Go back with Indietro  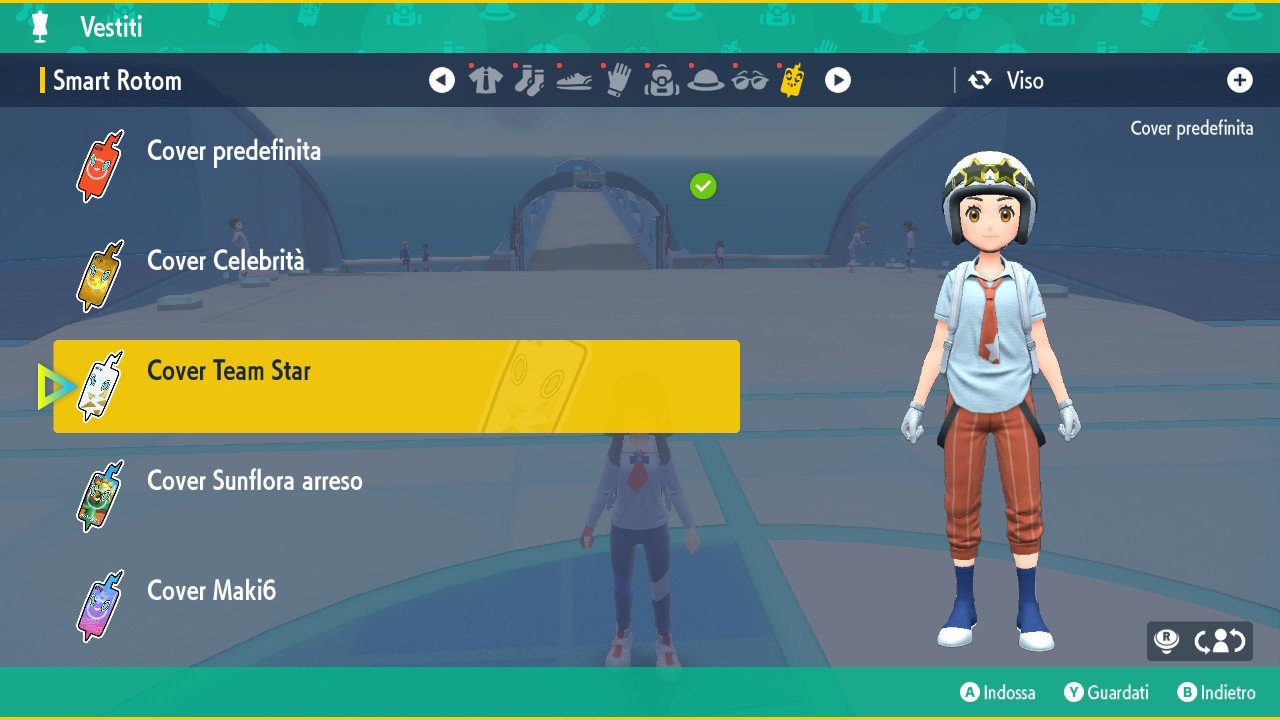point(1216,692)
